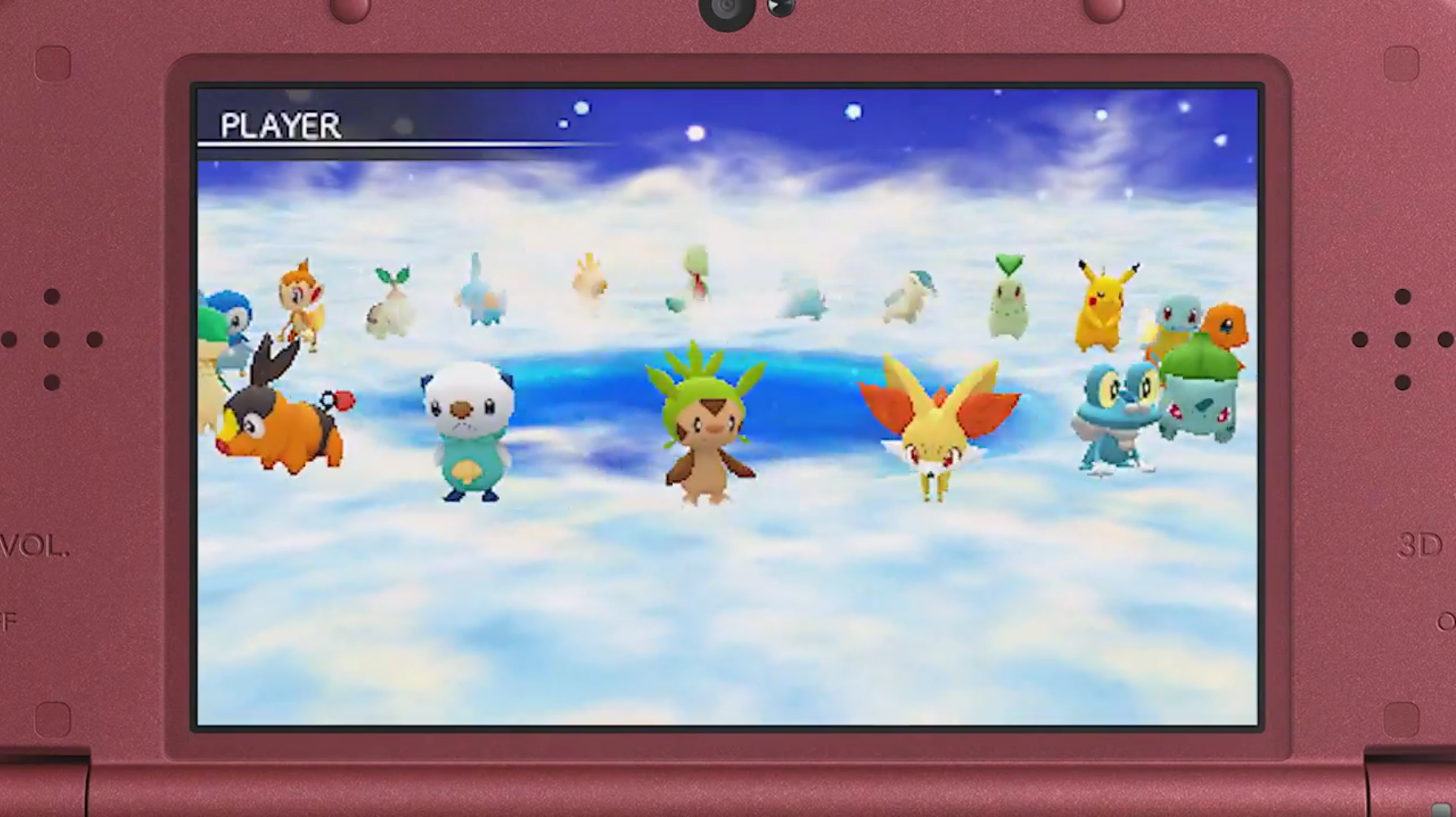
Task: Select Chimchar in the back row
Action: [x=301, y=302]
